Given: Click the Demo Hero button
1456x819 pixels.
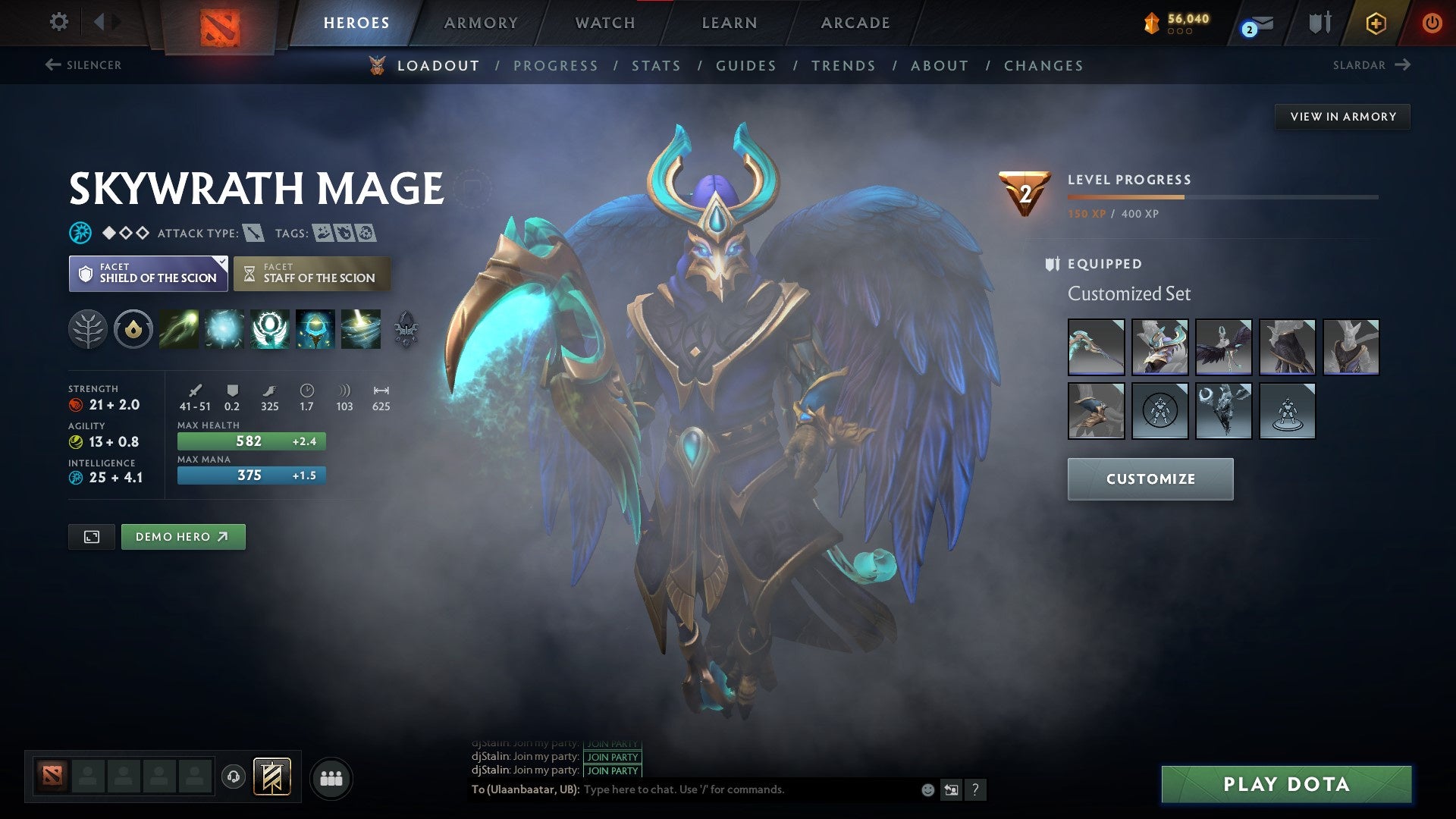Looking at the screenshot, I should [183, 536].
